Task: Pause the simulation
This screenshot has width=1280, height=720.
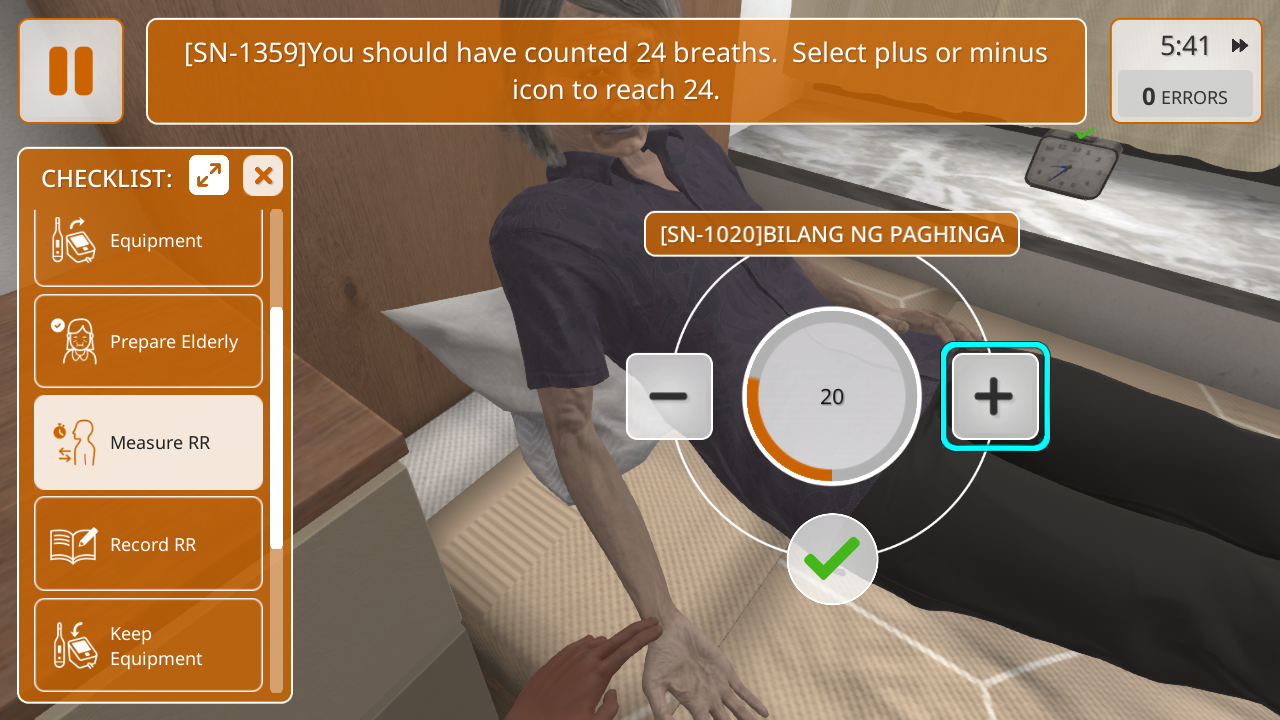Action: click(x=71, y=71)
